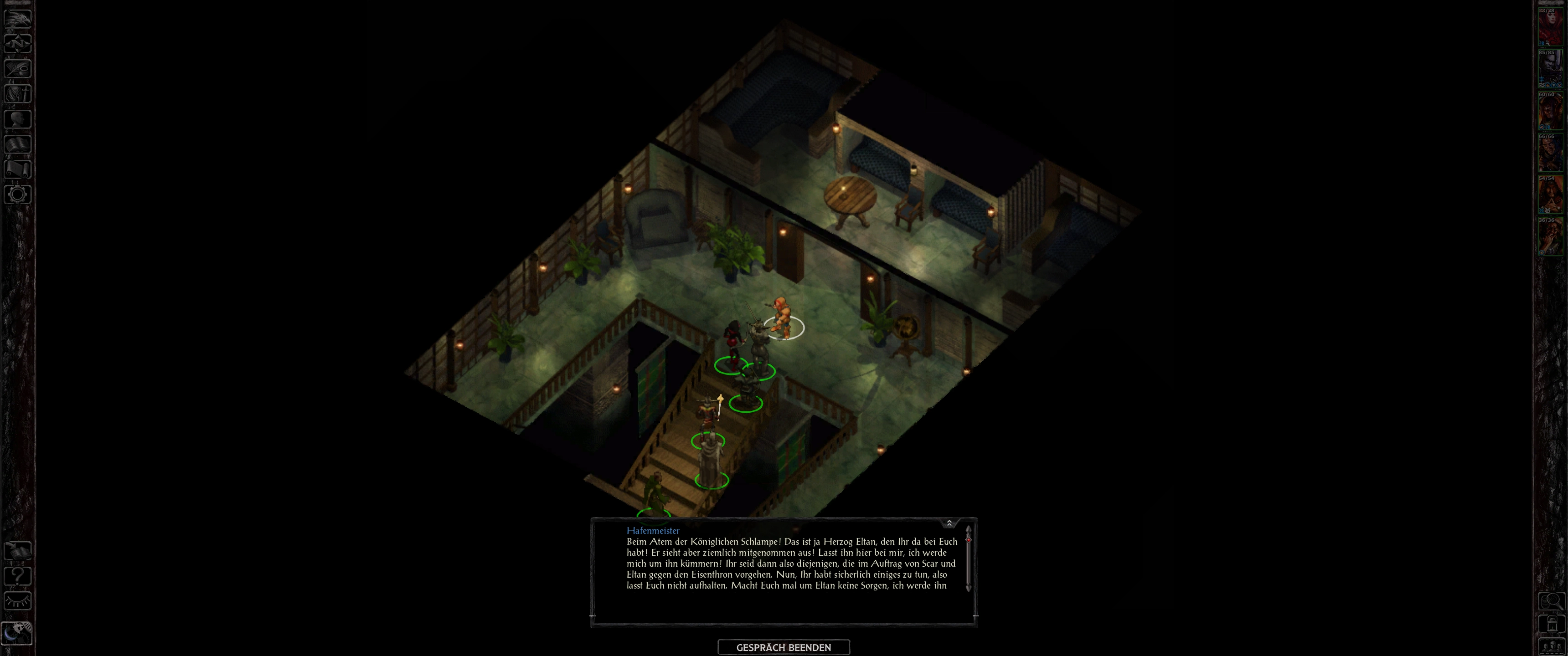Select the party portrait with 85/85 health

tap(1550, 69)
